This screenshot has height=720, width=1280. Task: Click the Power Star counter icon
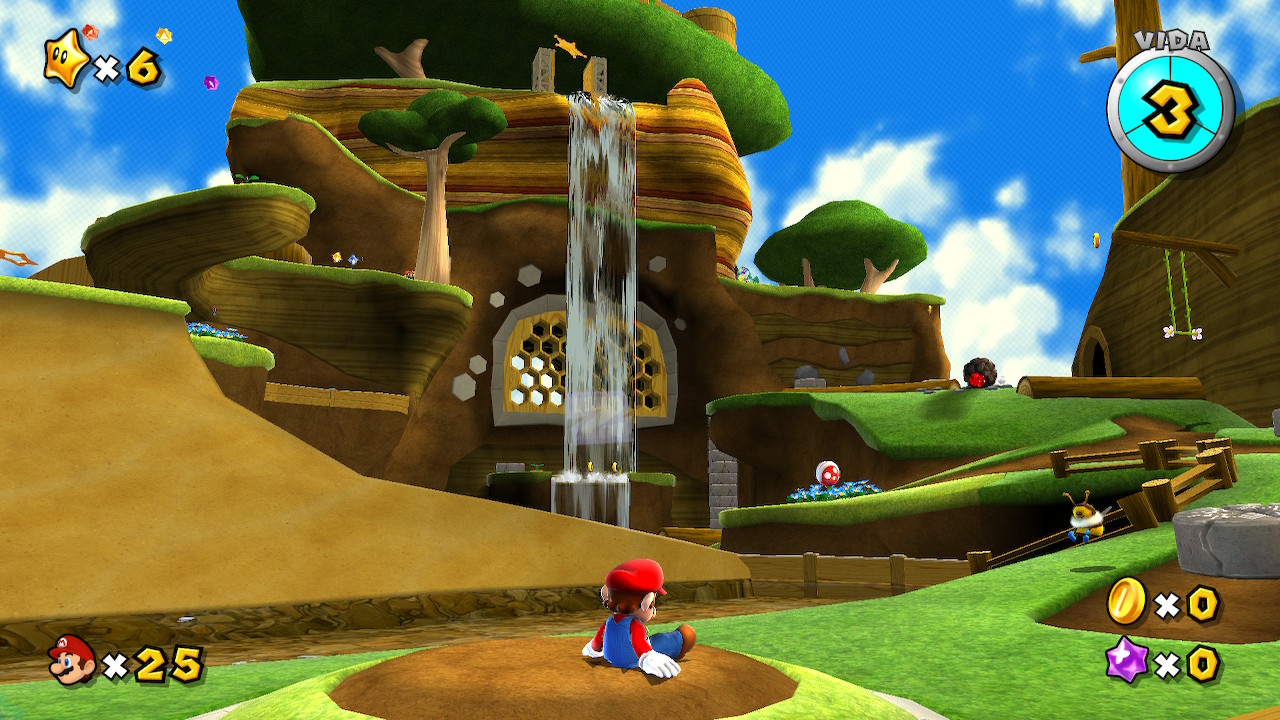(66, 60)
